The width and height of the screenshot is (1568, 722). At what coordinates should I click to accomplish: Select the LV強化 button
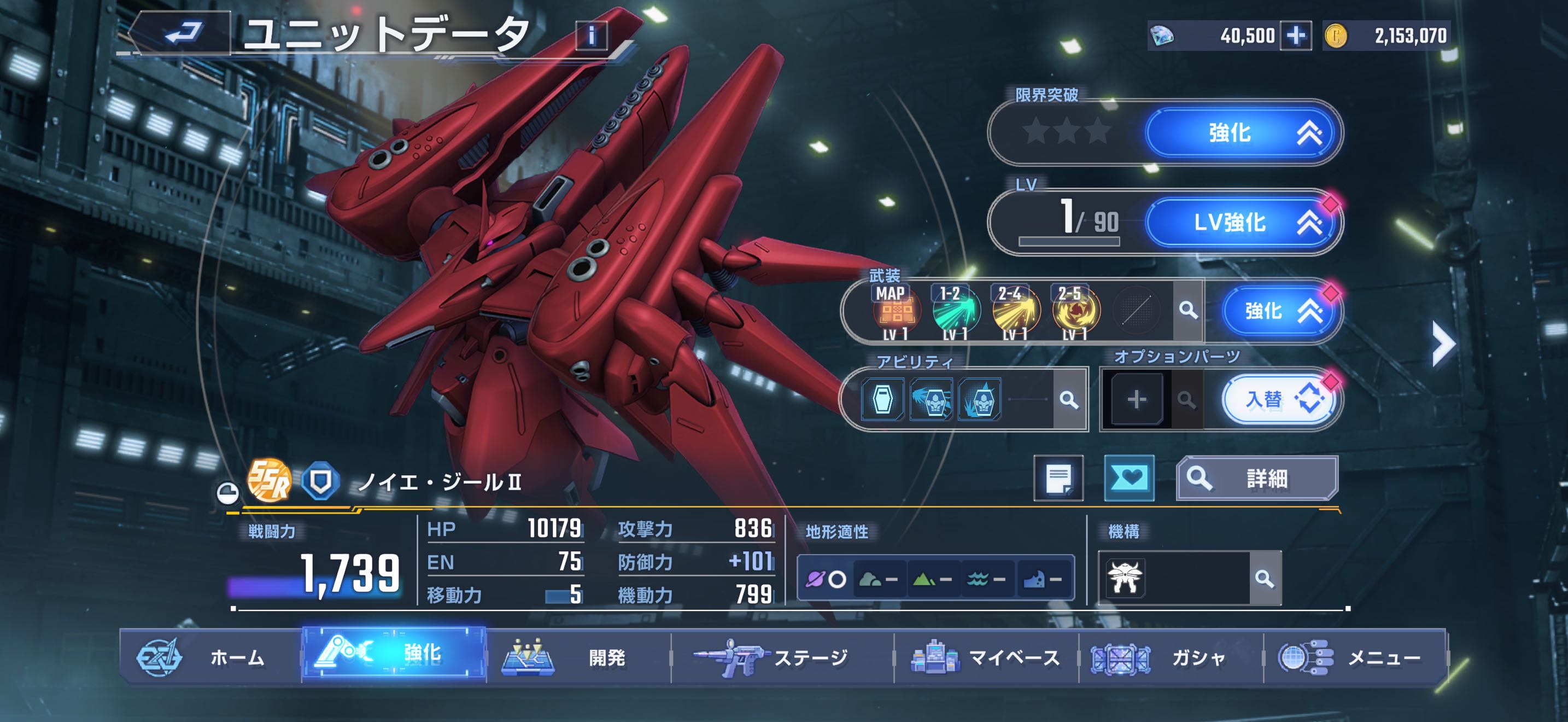point(1242,222)
